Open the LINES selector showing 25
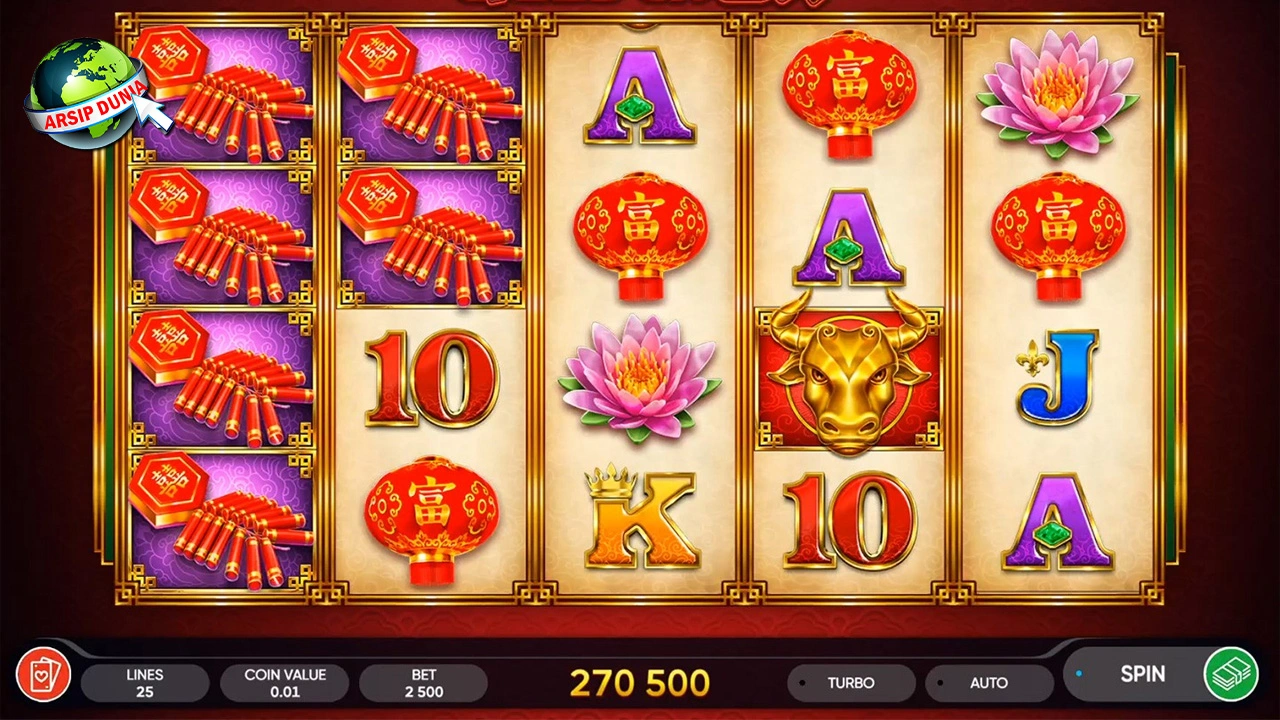The height and width of the screenshot is (720, 1280). pos(143,683)
